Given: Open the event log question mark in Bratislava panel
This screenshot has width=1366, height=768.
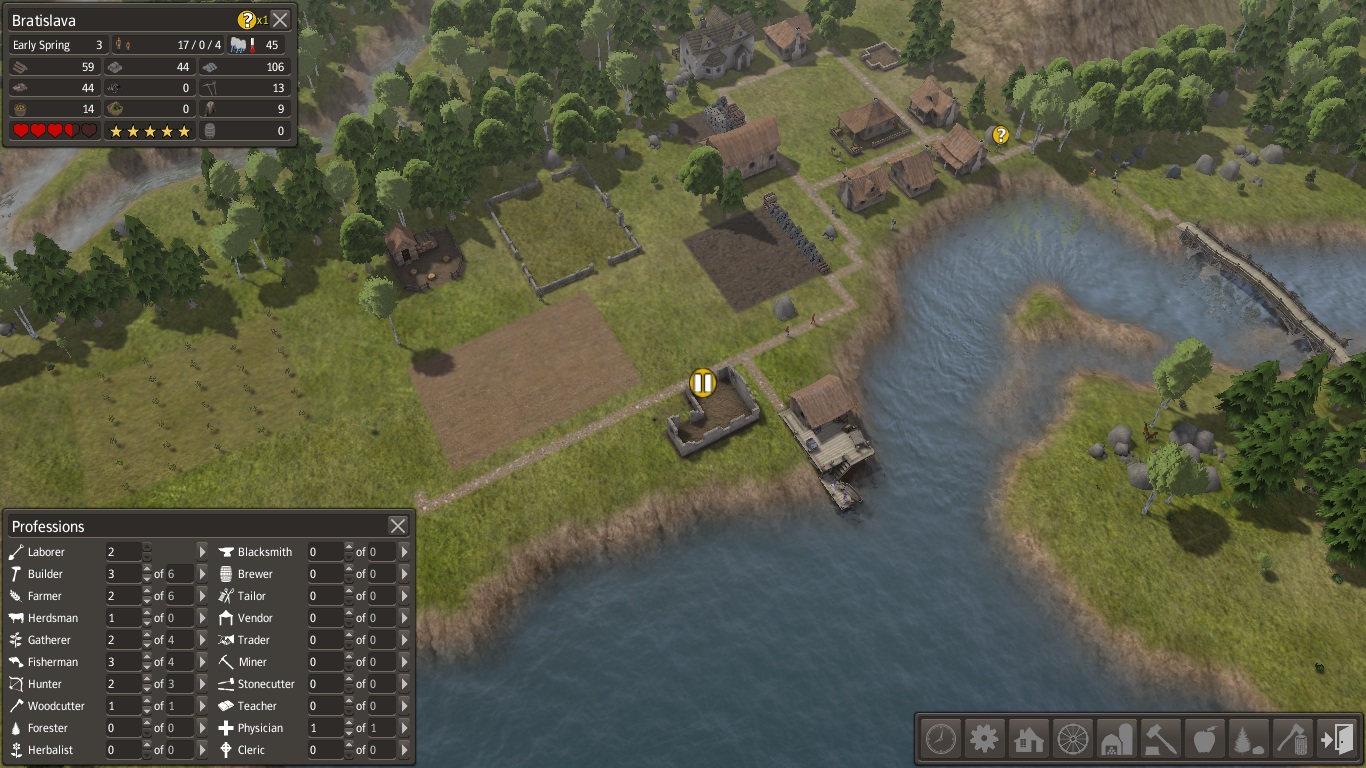Looking at the screenshot, I should point(246,19).
